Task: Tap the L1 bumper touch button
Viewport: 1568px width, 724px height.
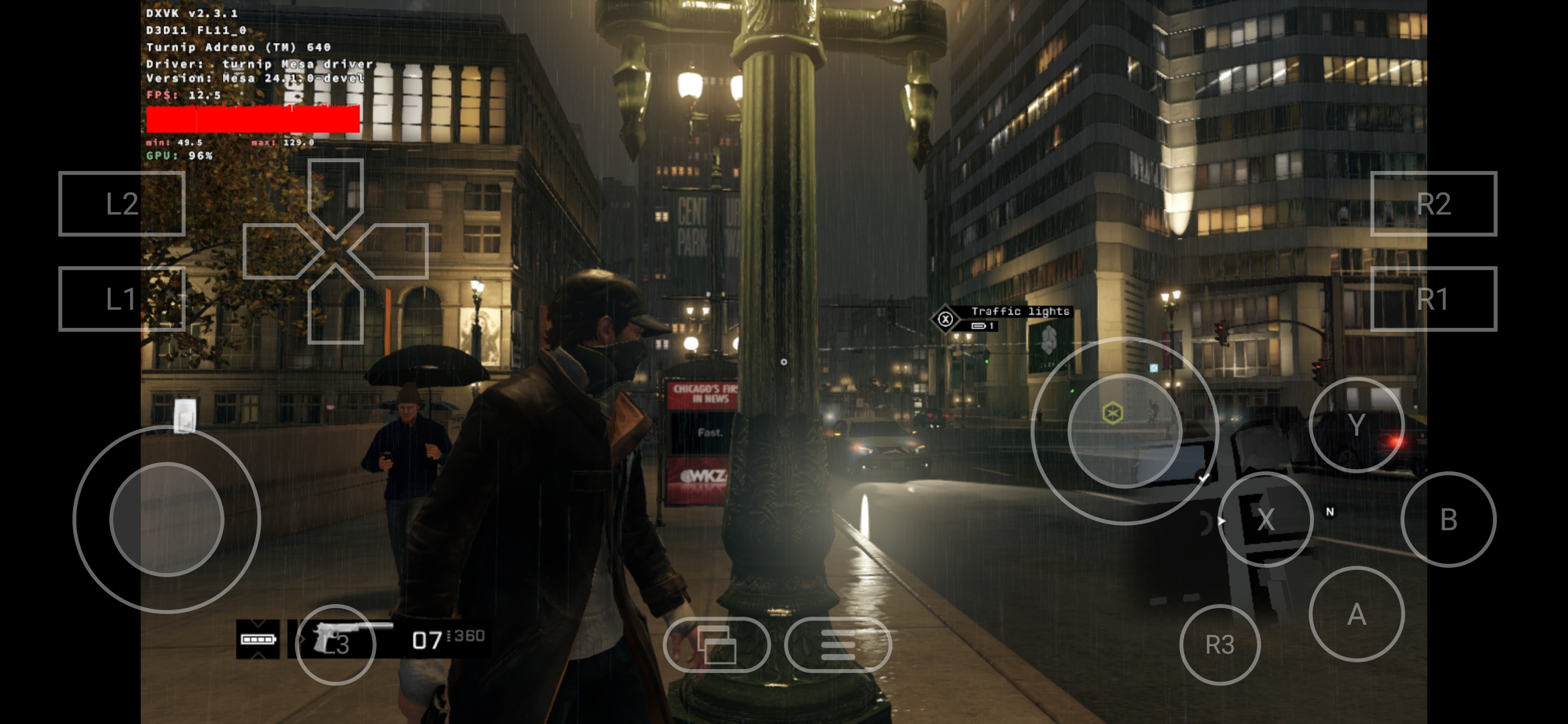Action: [x=121, y=299]
